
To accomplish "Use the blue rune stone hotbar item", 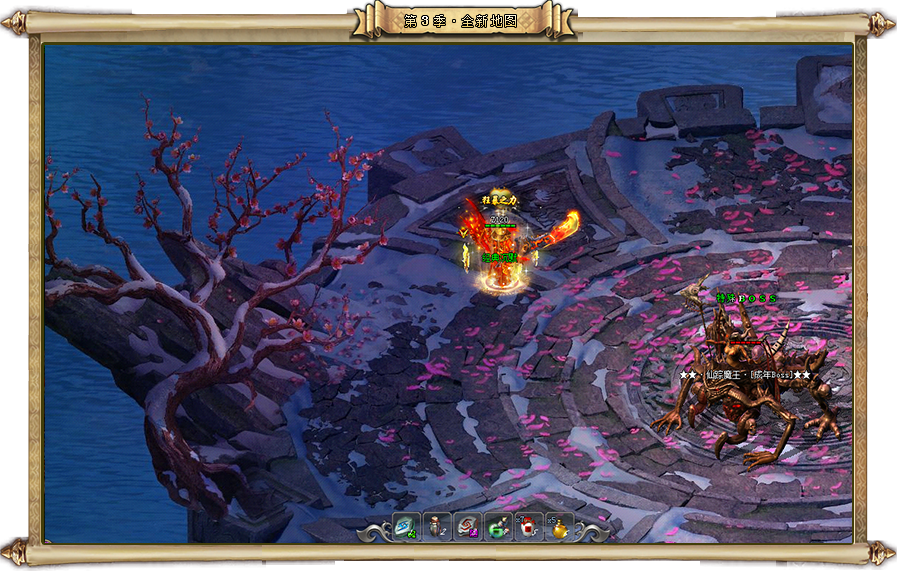I will coord(407,525).
